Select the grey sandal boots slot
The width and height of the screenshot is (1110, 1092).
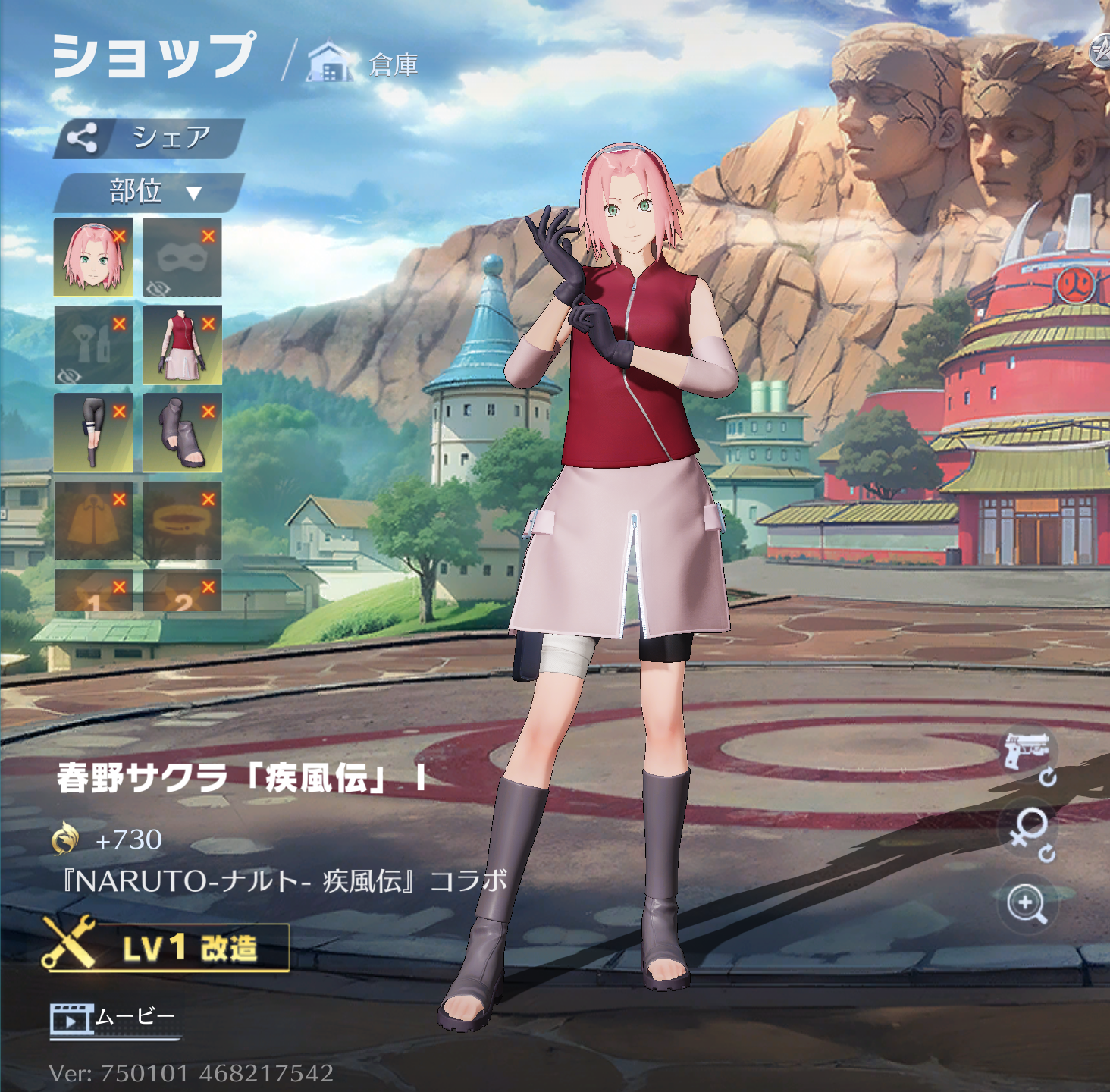click(x=182, y=432)
